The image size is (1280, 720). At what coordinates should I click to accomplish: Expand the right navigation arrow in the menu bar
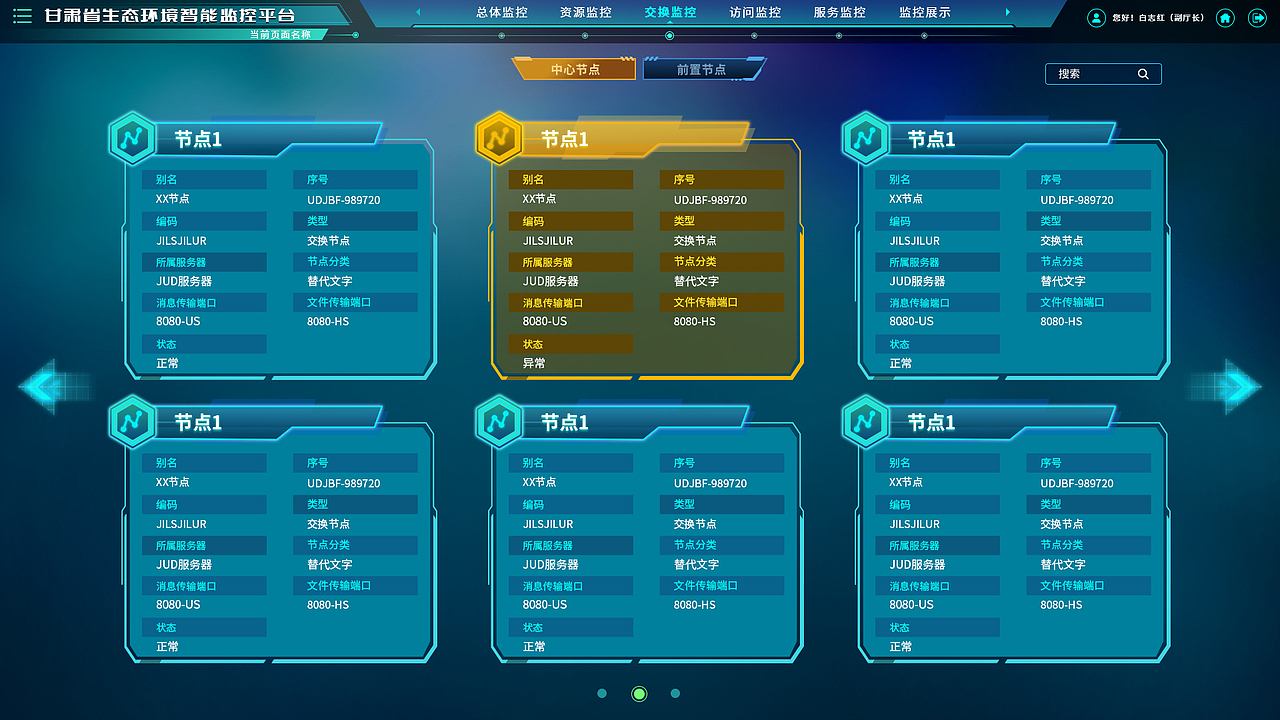pyautogui.click(x=1009, y=13)
